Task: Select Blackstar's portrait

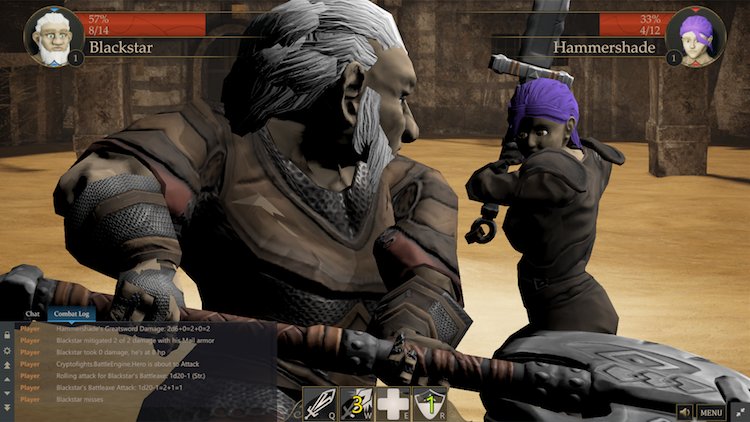Action: coord(53,37)
